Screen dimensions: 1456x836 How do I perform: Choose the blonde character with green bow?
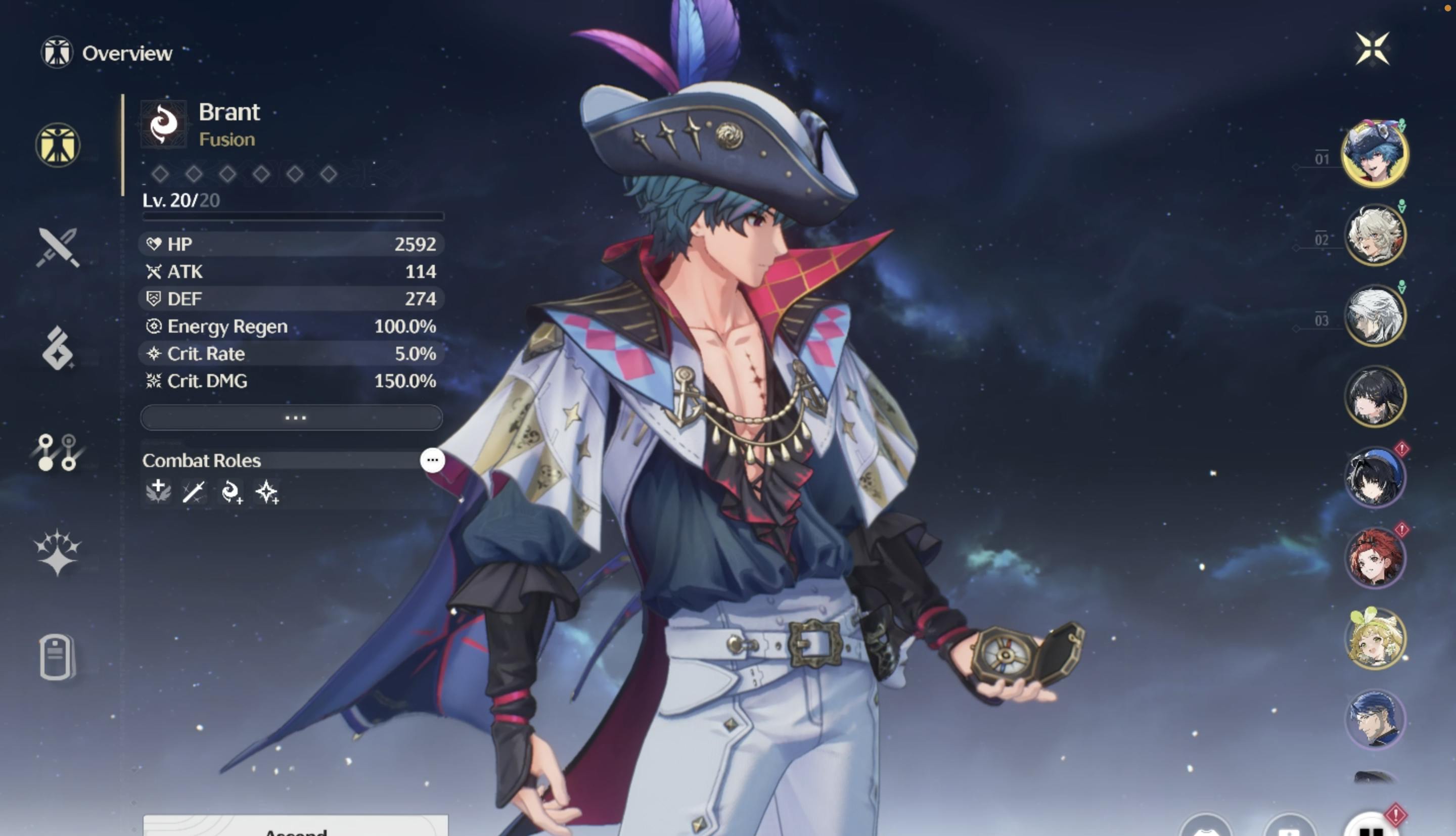click(x=1375, y=638)
